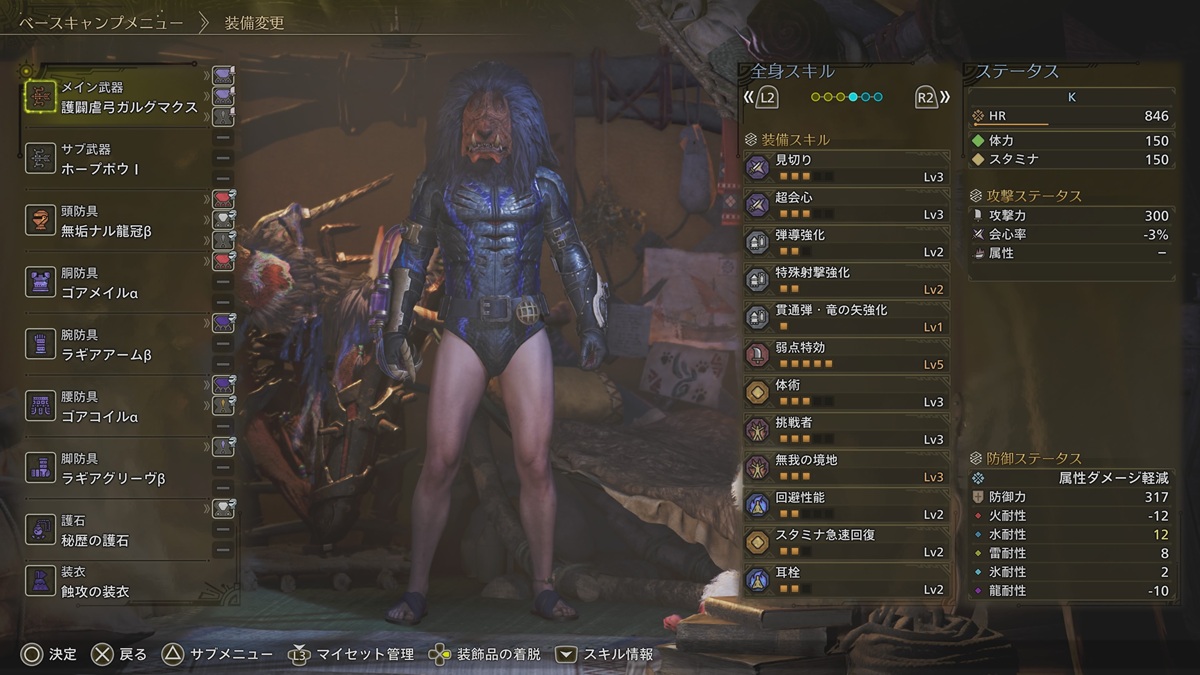Choose the 回避性能 skill entry
1200x675 pixels.
[x=846, y=504]
